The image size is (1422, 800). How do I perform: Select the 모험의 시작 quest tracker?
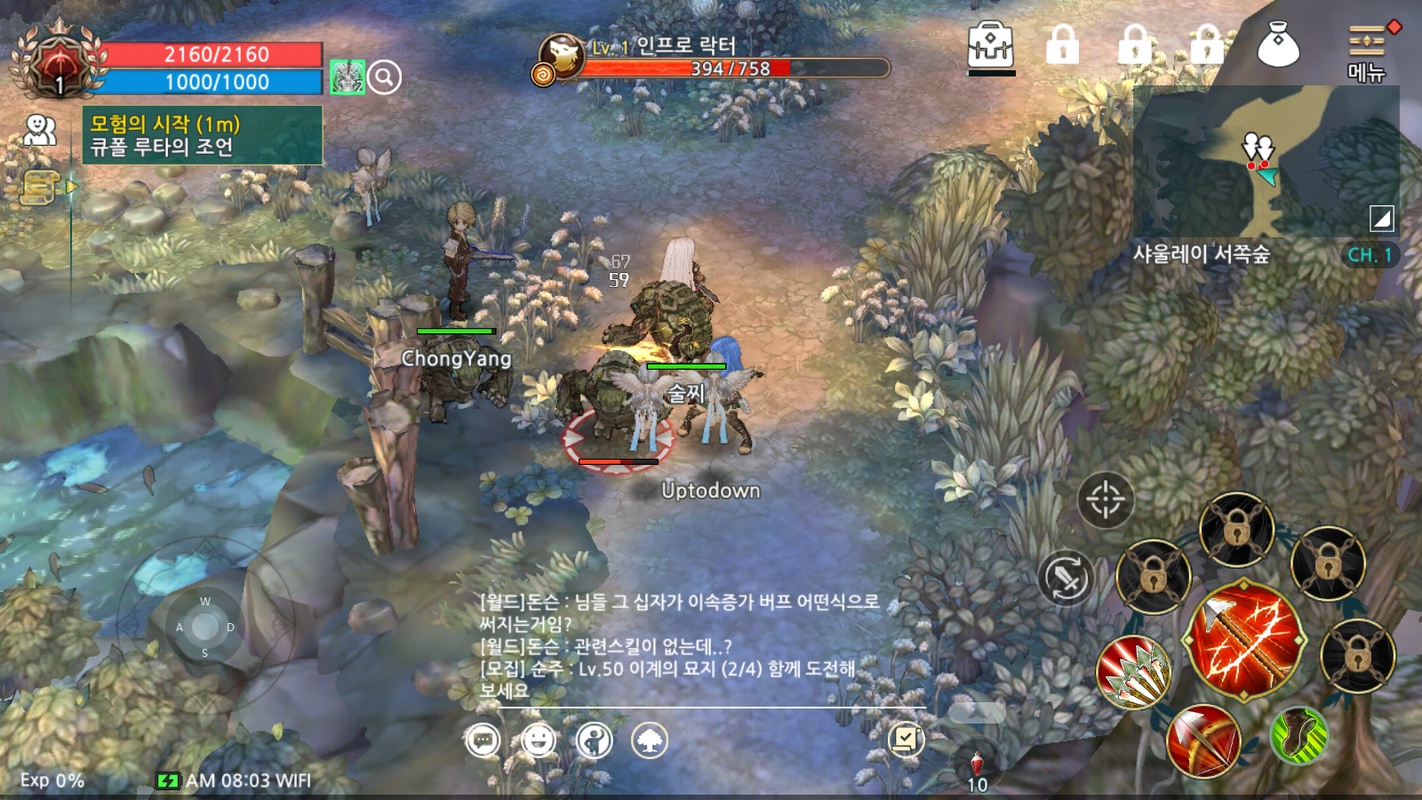[203, 136]
